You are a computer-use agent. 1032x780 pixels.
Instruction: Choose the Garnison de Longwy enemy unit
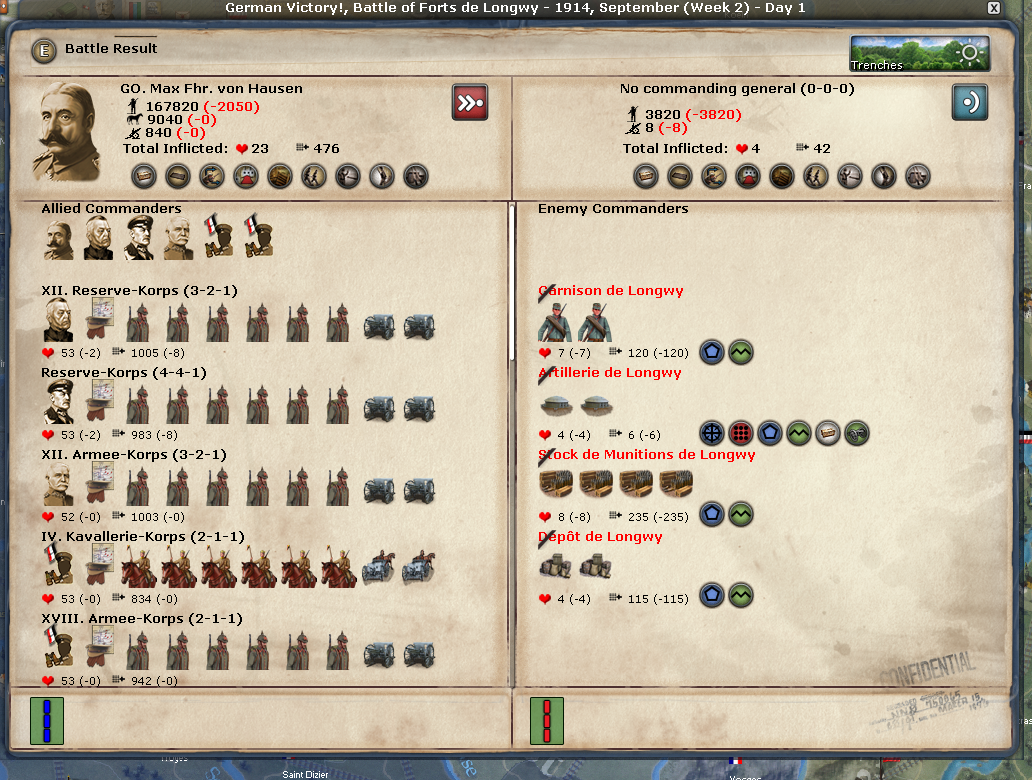[610, 291]
